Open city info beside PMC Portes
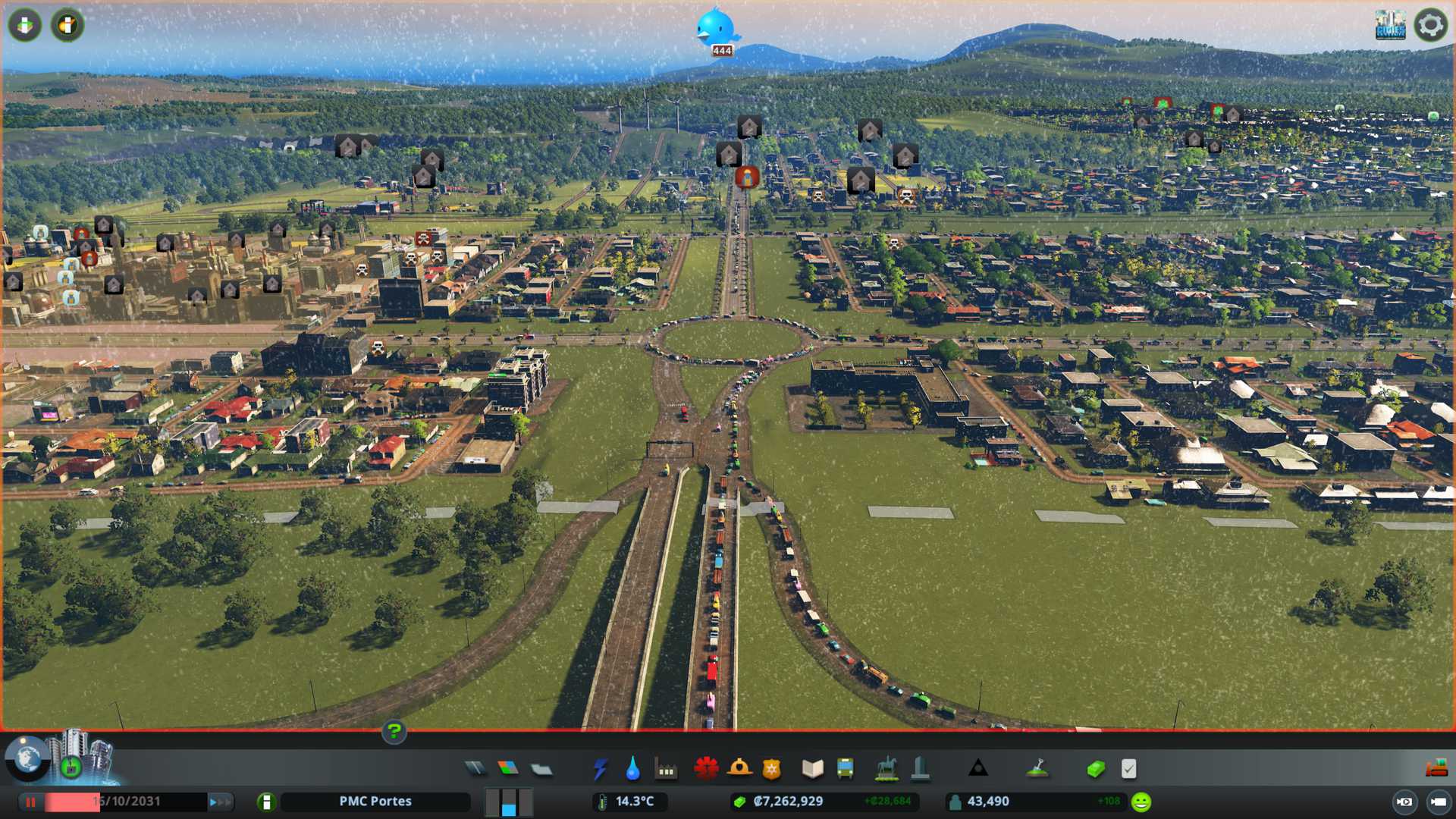1456x819 pixels. [266, 802]
